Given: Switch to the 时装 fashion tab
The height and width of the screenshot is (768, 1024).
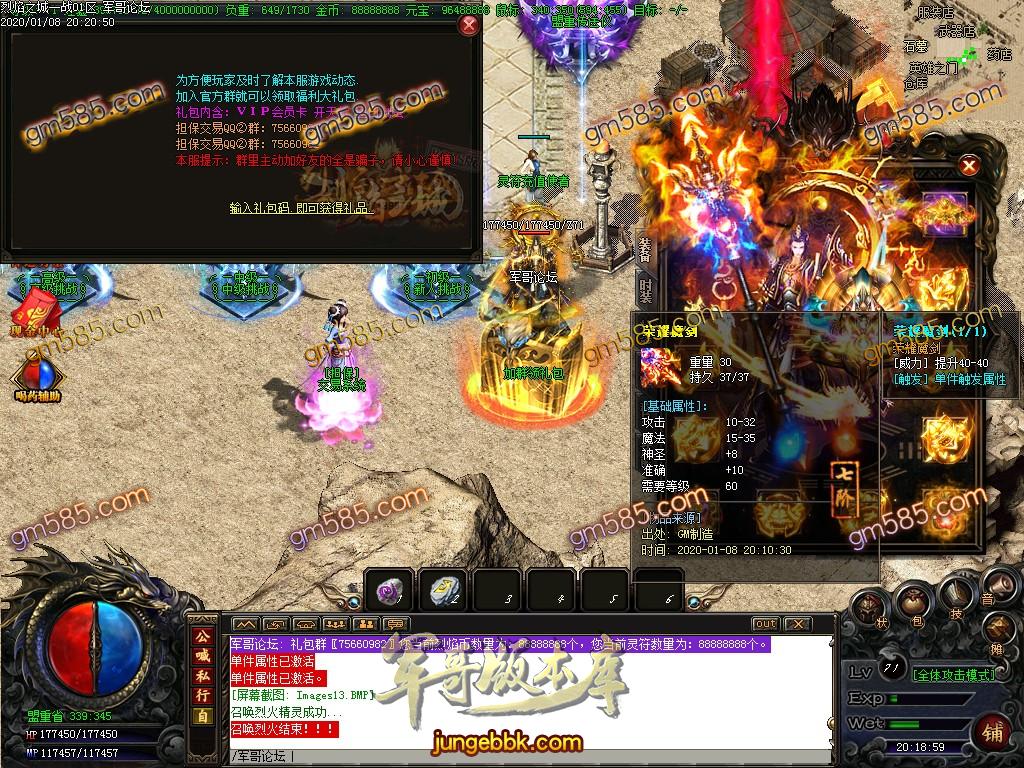Looking at the screenshot, I should [x=645, y=290].
